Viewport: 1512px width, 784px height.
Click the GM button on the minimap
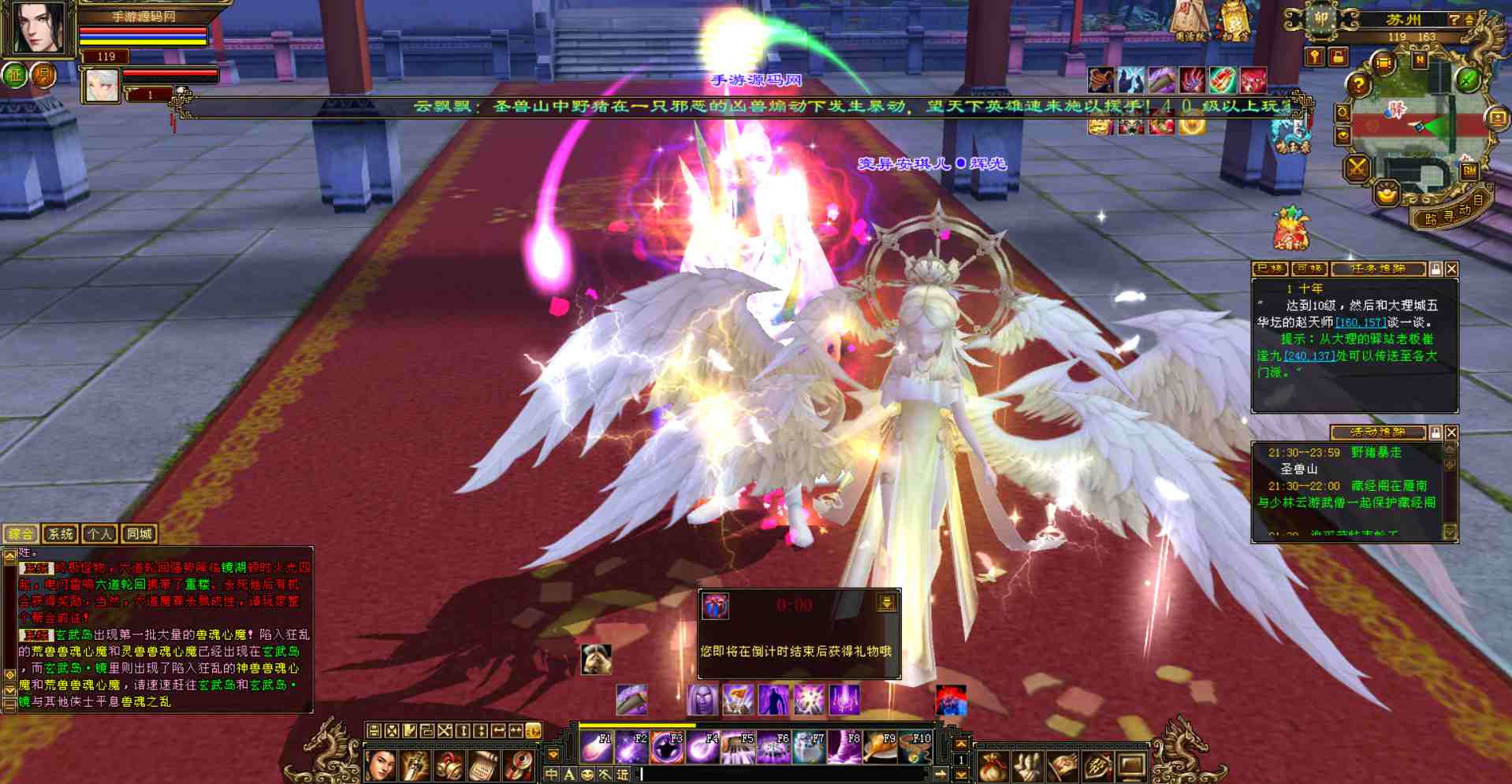pos(1469,170)
